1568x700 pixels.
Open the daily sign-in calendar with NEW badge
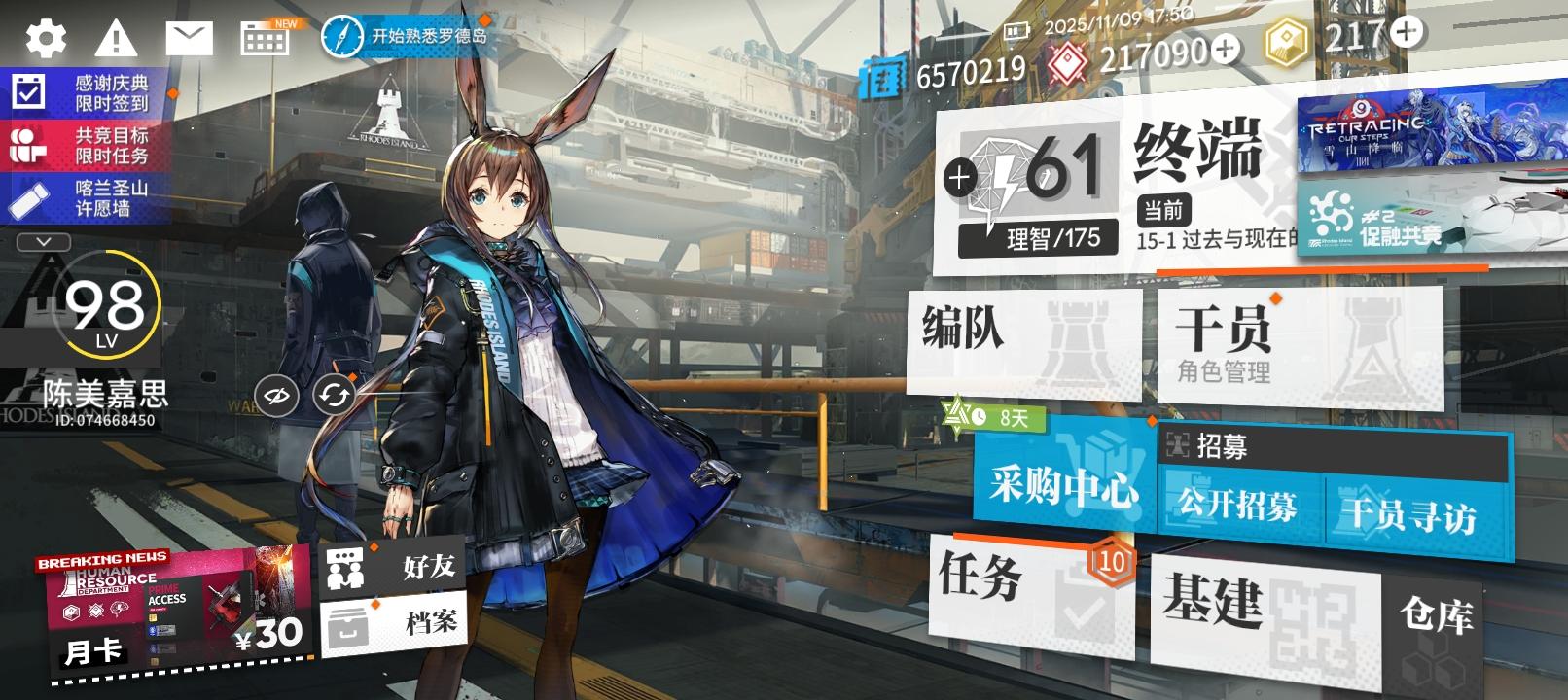coord(263,39)
